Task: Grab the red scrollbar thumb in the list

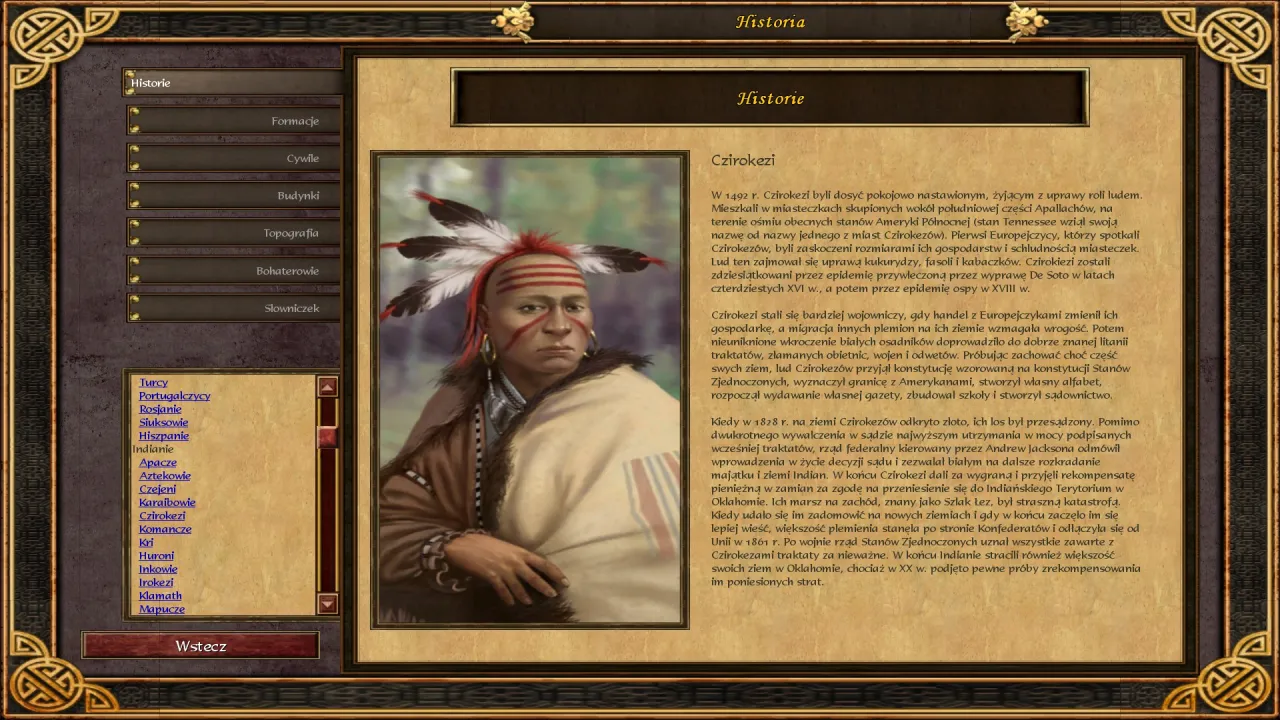Action: click(328, 437)
